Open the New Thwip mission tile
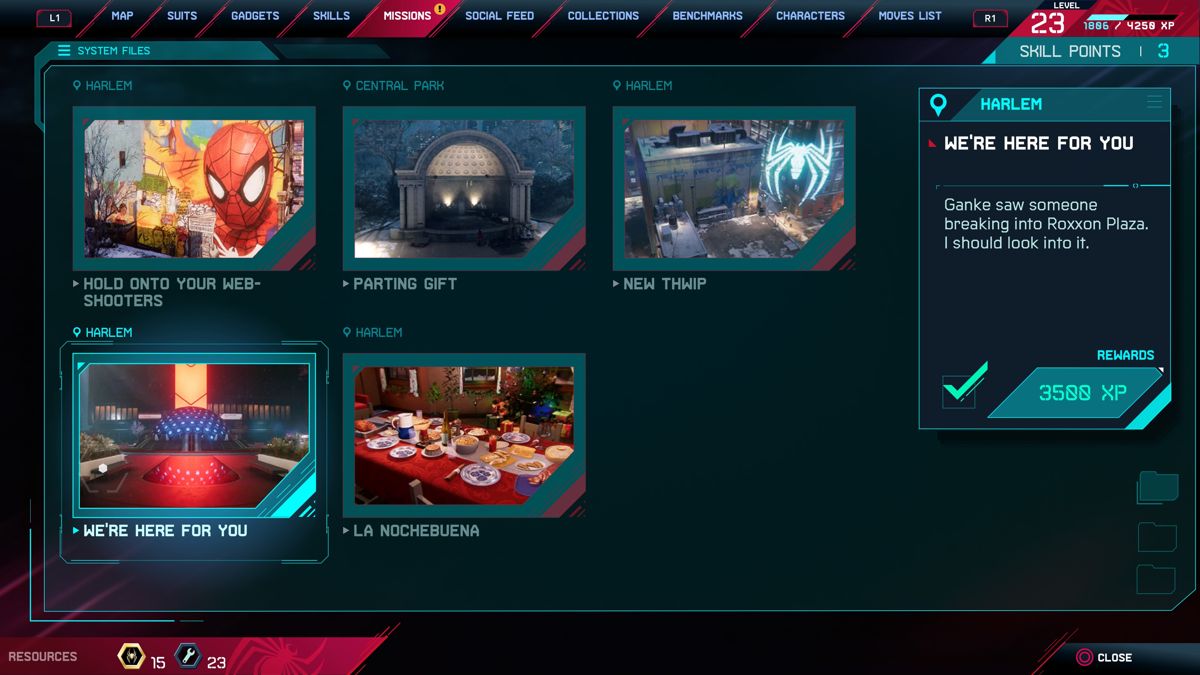The height and width of the screenshot is (675, 1200). [734, 189]
